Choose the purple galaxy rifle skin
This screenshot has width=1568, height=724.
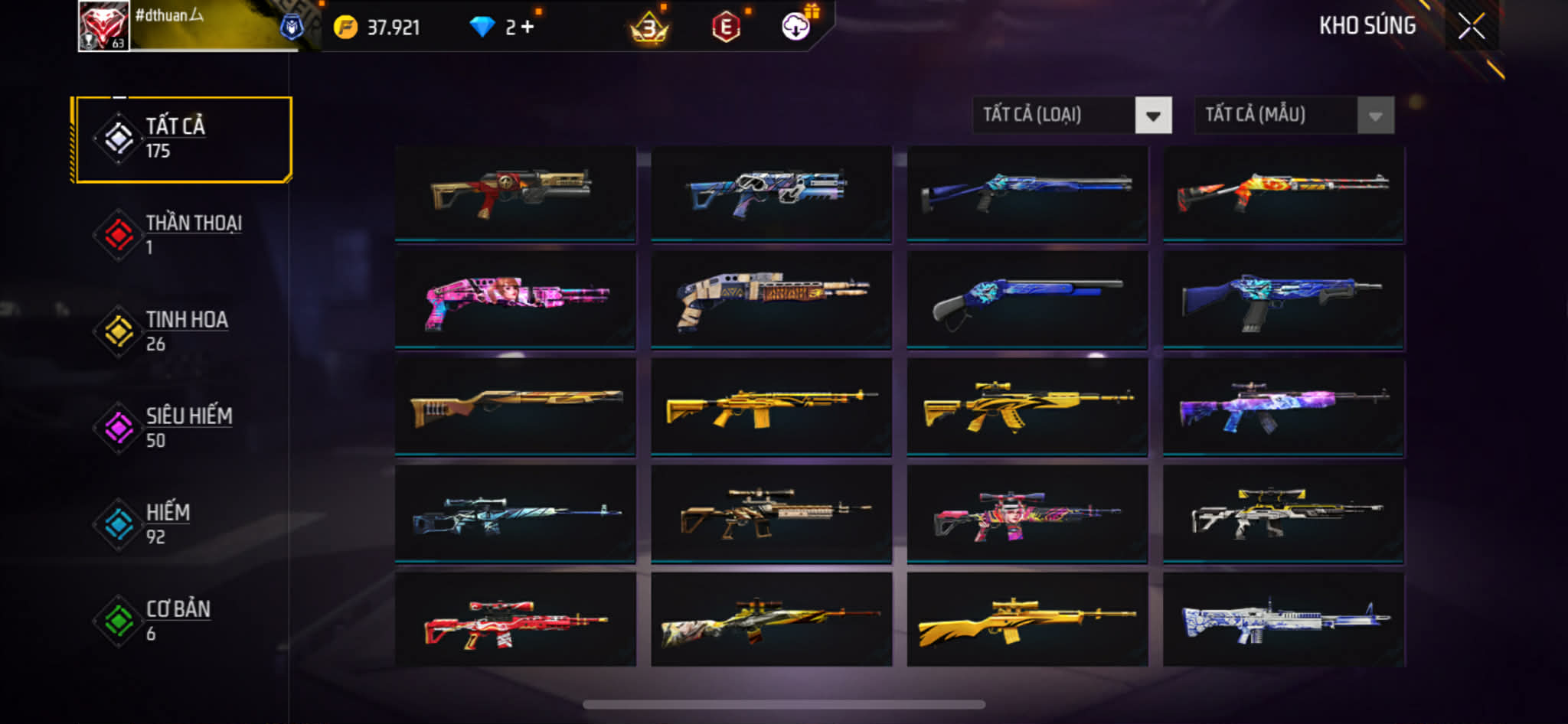click(1283, 407)
